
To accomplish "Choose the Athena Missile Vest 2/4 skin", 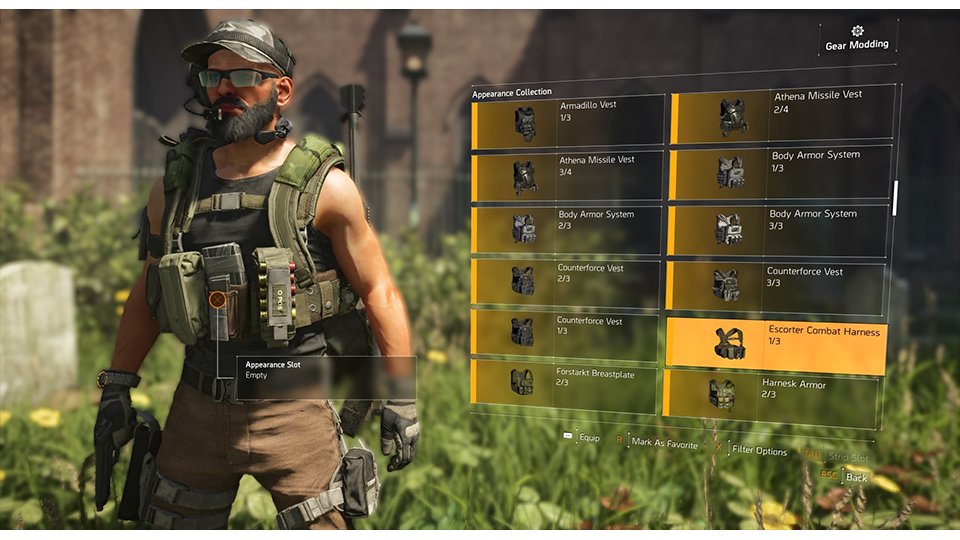I will [781, 116].
